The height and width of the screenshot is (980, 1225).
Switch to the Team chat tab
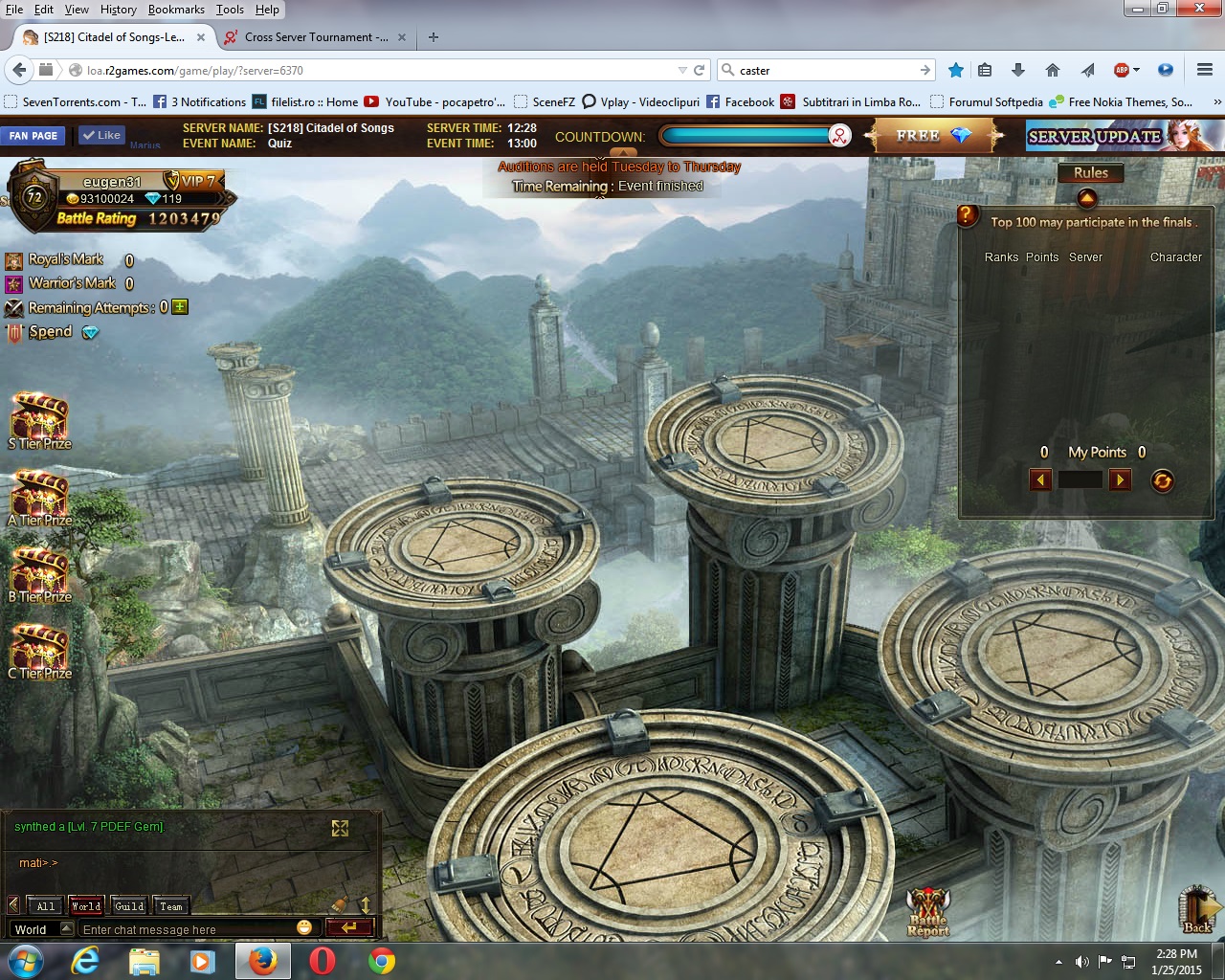coord(171,905)
